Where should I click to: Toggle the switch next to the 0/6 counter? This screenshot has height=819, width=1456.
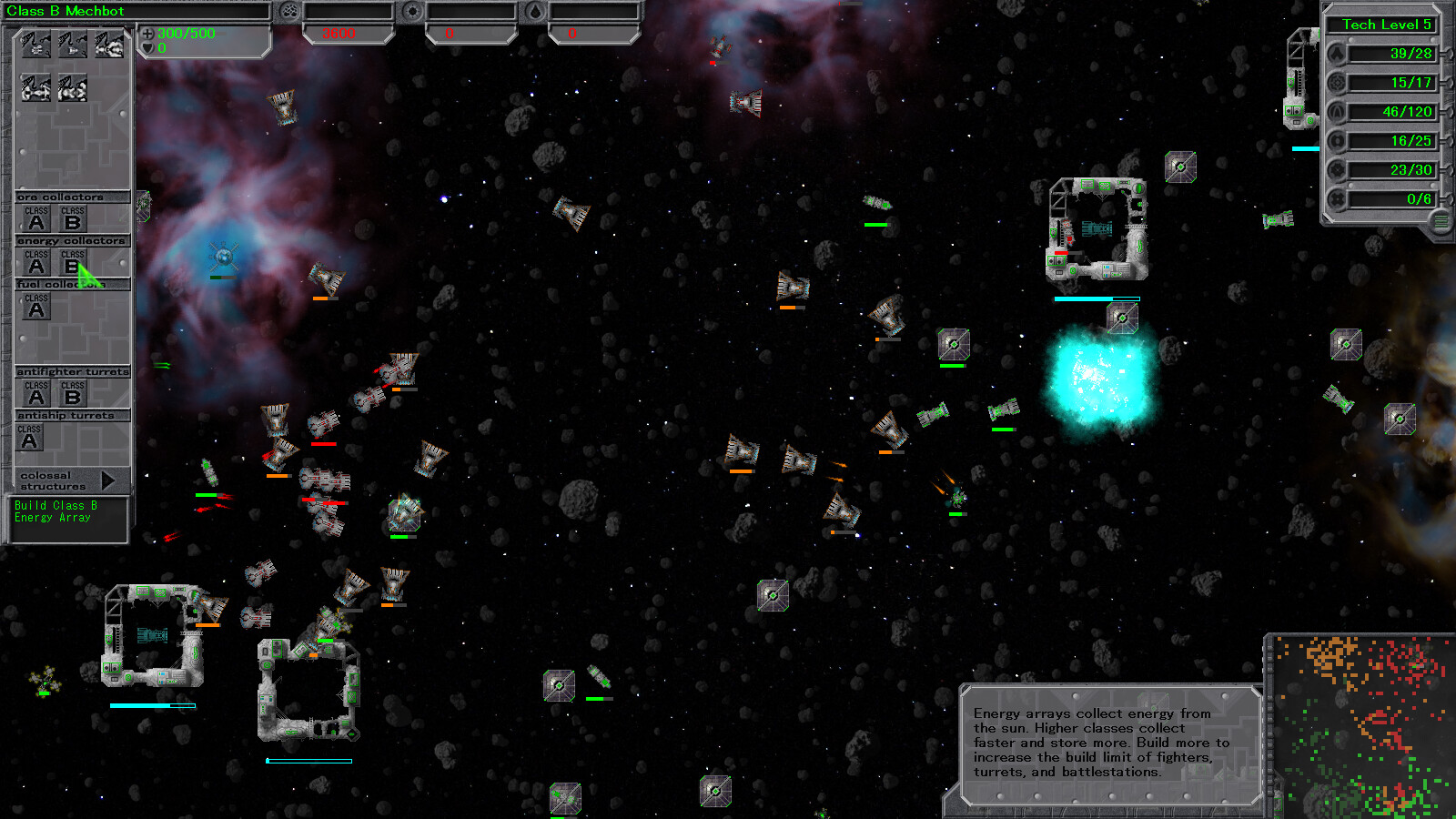coord(1447,198)
